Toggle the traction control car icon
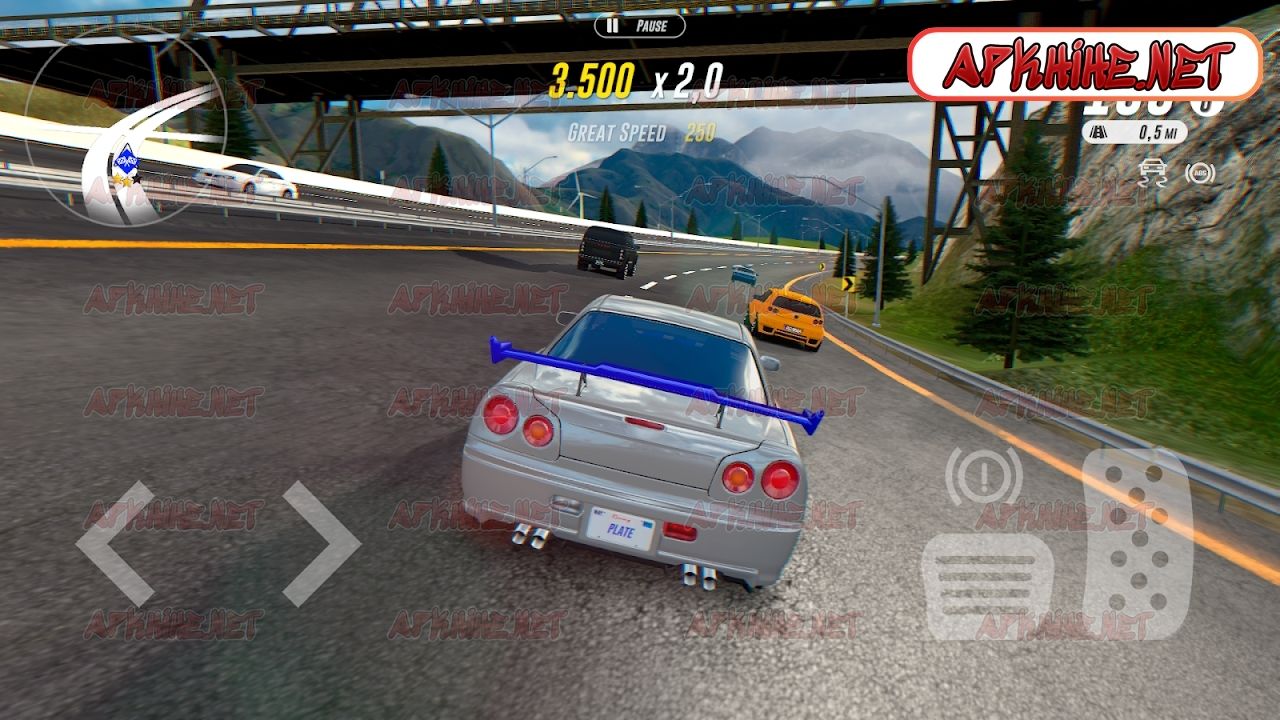The height and width of the screenshot is (720, 1280). (1153, 173)
